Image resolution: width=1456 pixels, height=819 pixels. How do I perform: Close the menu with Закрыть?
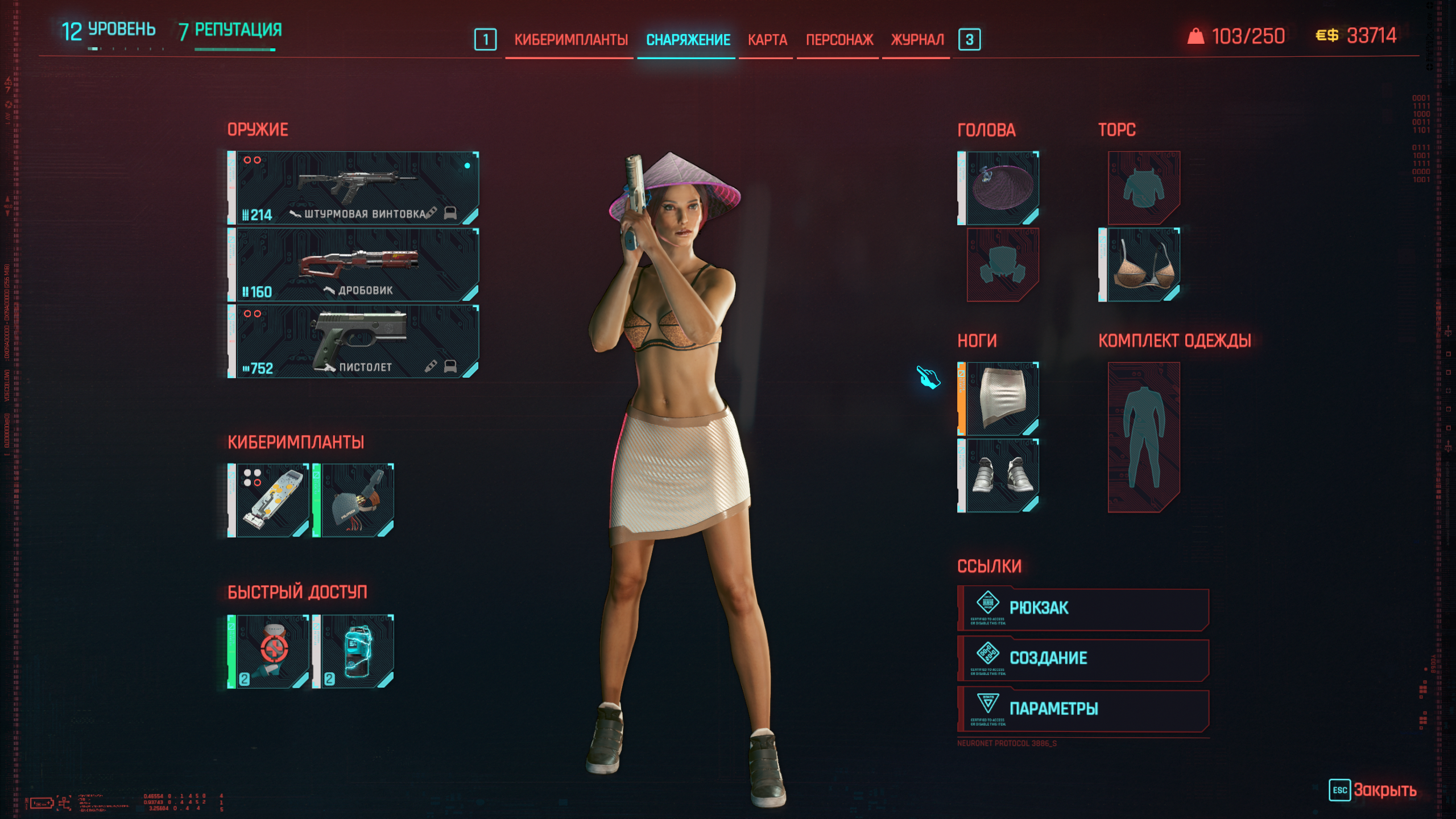click(x=1373, y=790)
